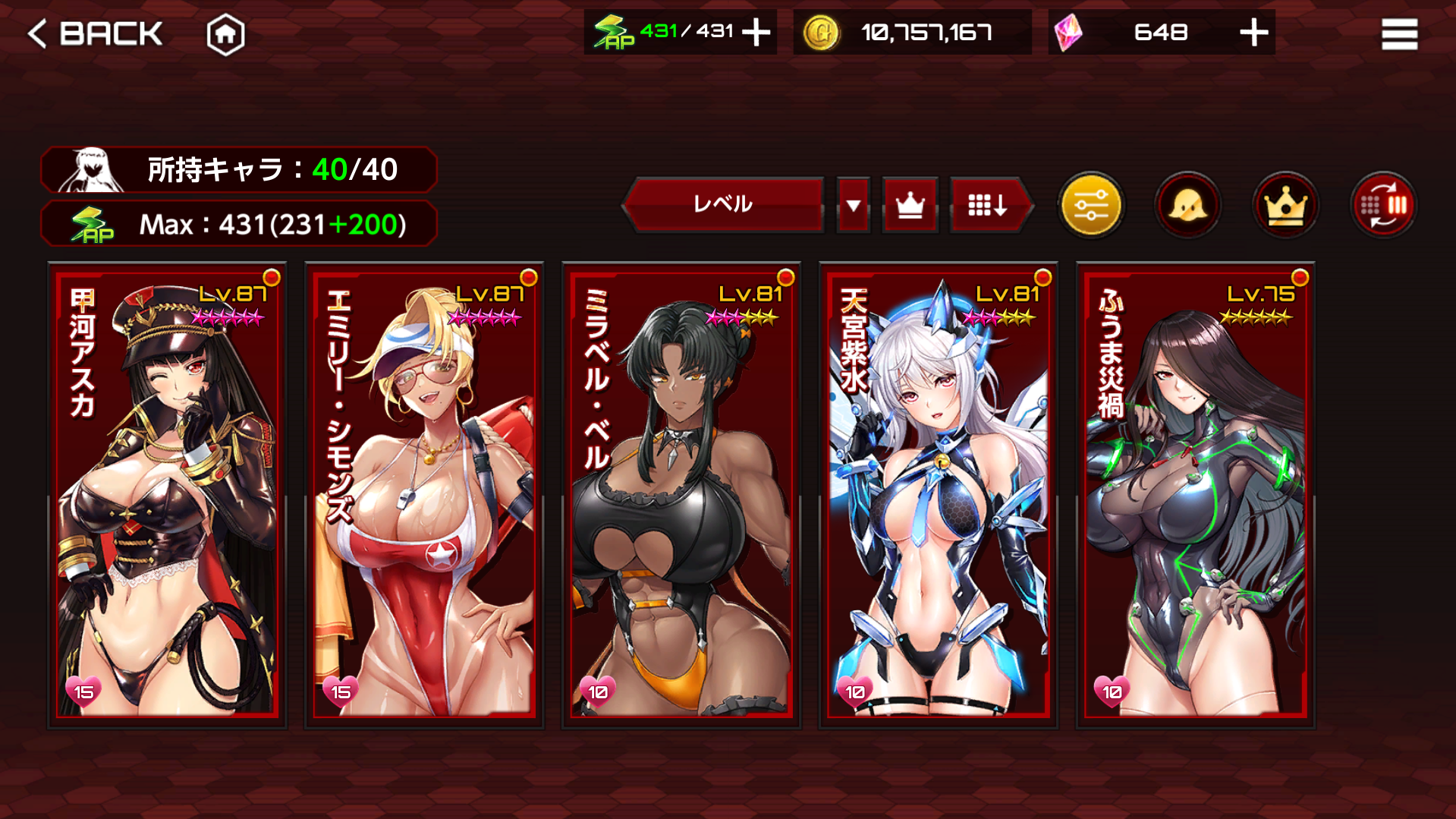Buy more gems with the plus button
This screenshot has height=819, width=1456.
[1253, 33]
